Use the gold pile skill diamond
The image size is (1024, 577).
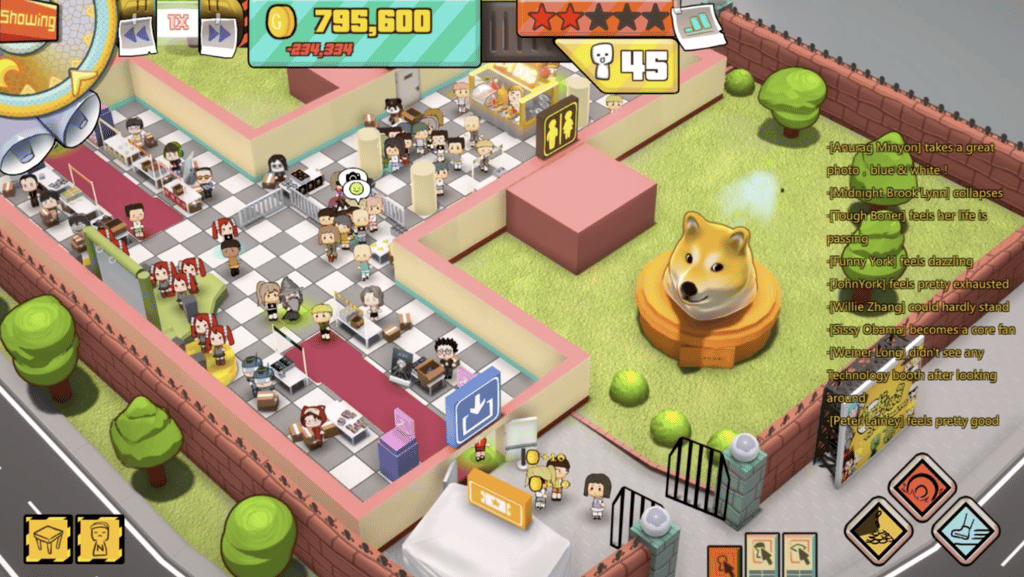click(877, 531)
